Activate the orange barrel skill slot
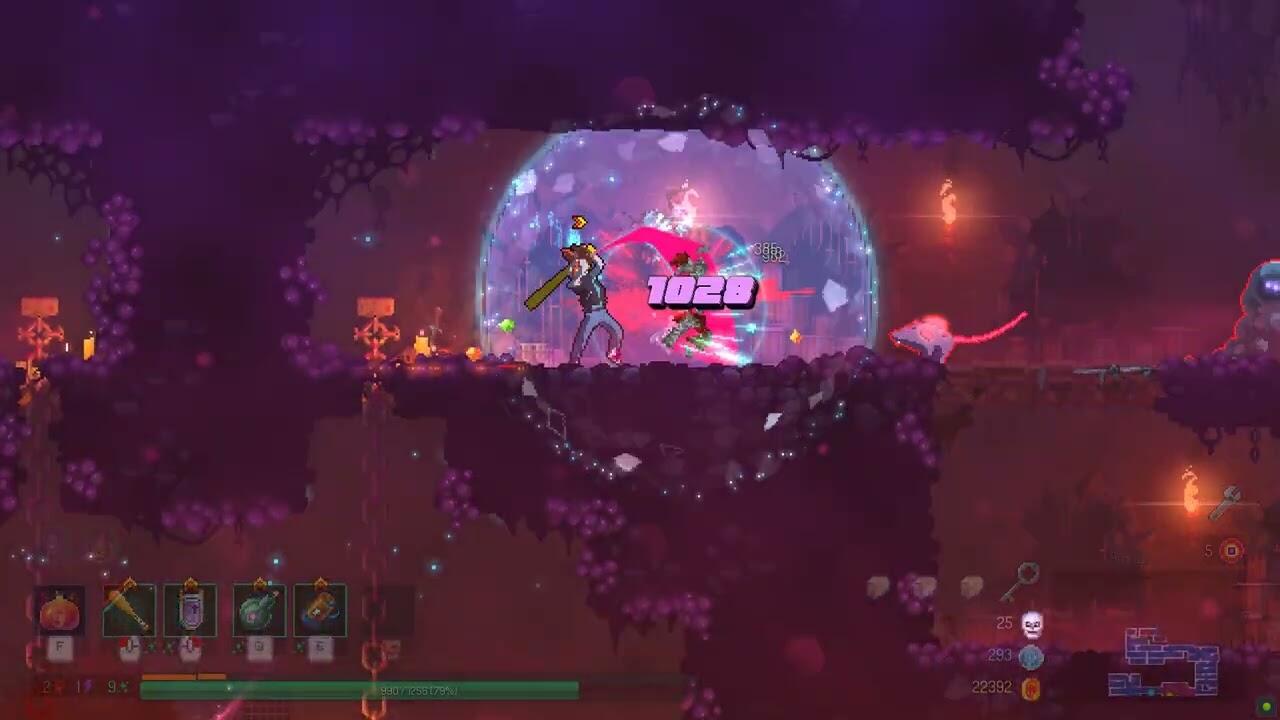1280x720 pixels. coord(320,611)
